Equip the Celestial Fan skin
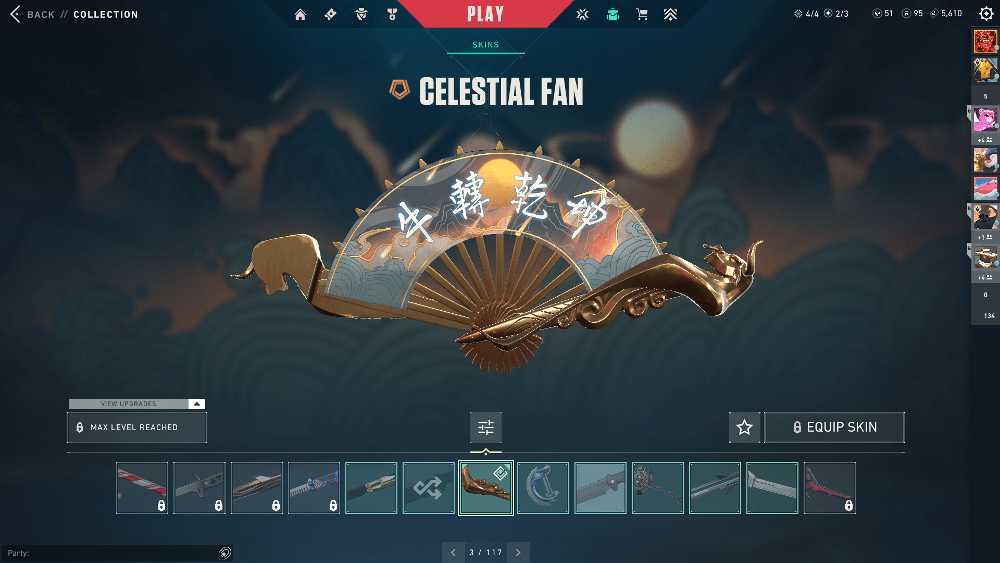This screenshot has height=563, width=1000. 834,427
